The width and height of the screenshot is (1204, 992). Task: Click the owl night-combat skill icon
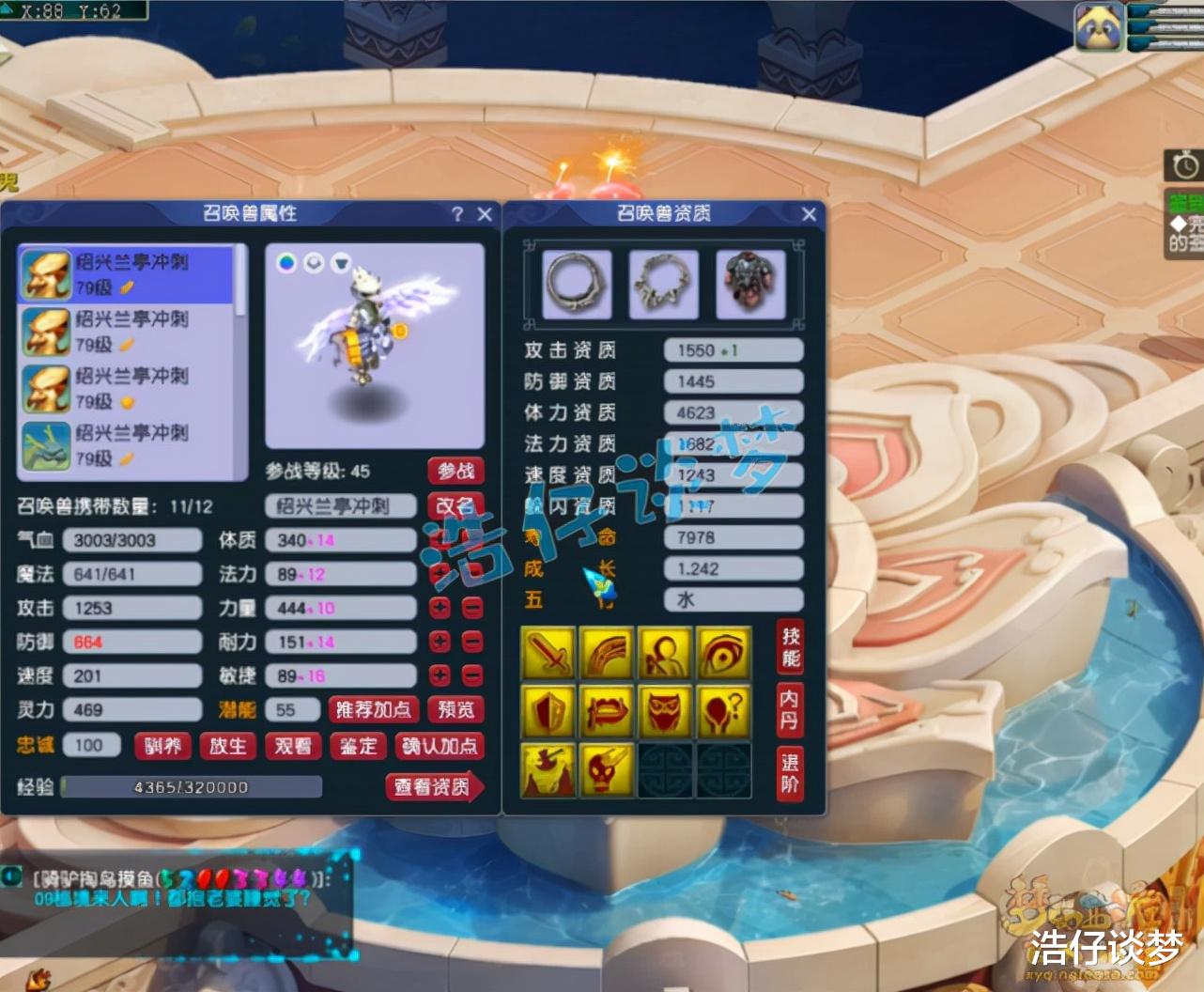tap(665, 711)
